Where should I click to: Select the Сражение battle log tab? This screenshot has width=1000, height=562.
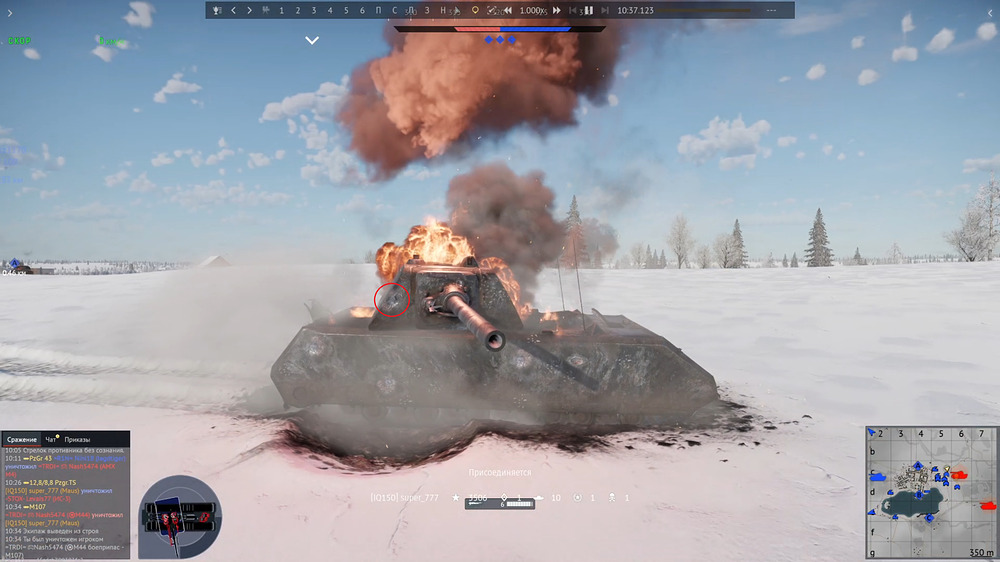(x=22, y=439)
